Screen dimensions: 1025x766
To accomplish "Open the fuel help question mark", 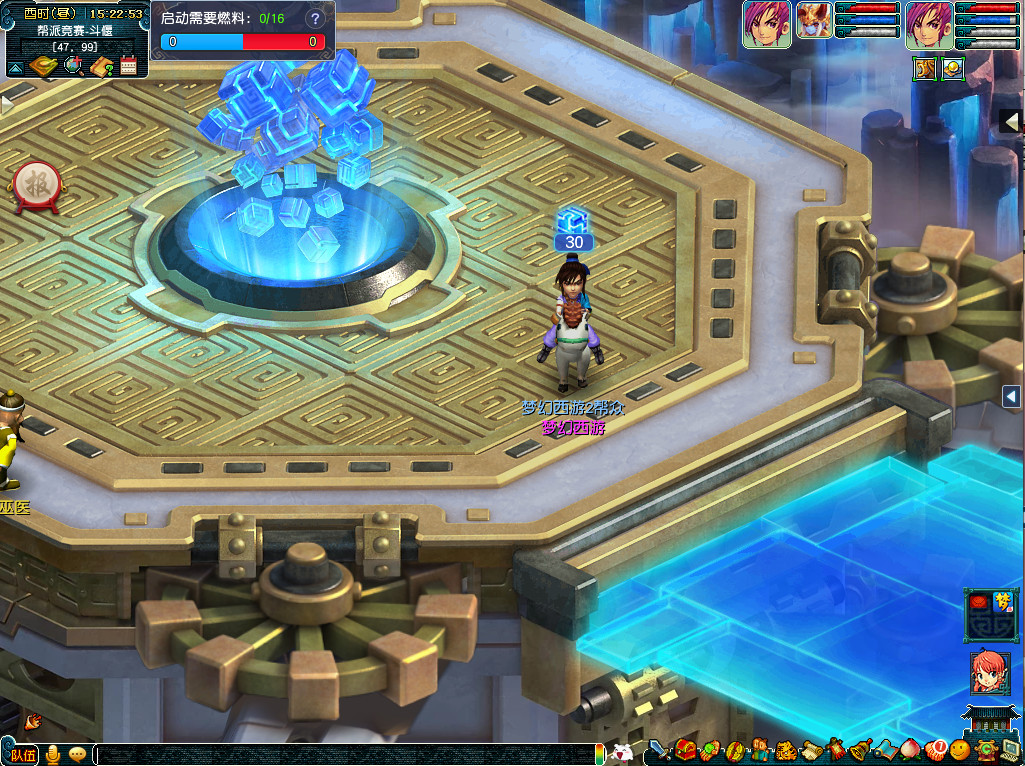I will click(x=317, y=18).
